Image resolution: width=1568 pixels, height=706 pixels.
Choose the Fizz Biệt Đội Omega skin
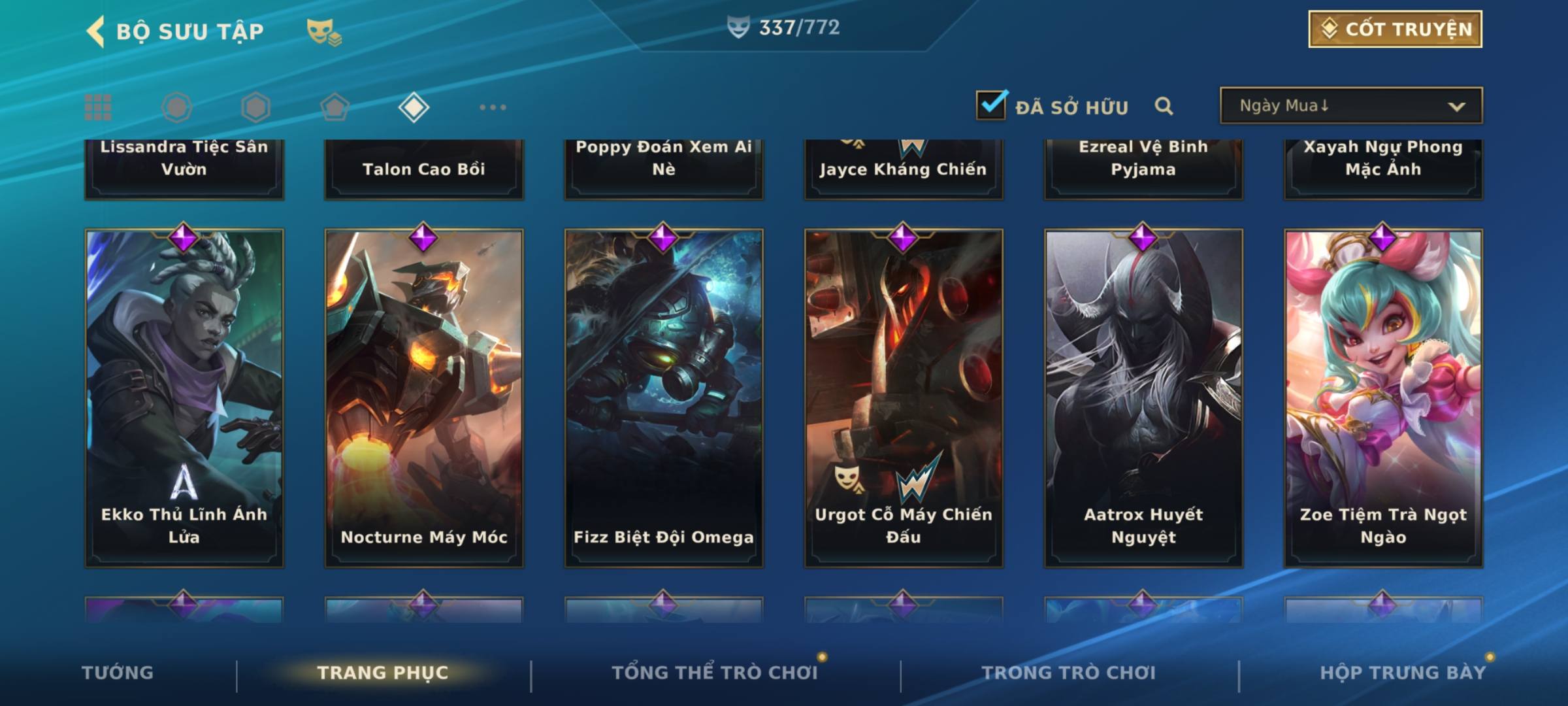point(664,397)
